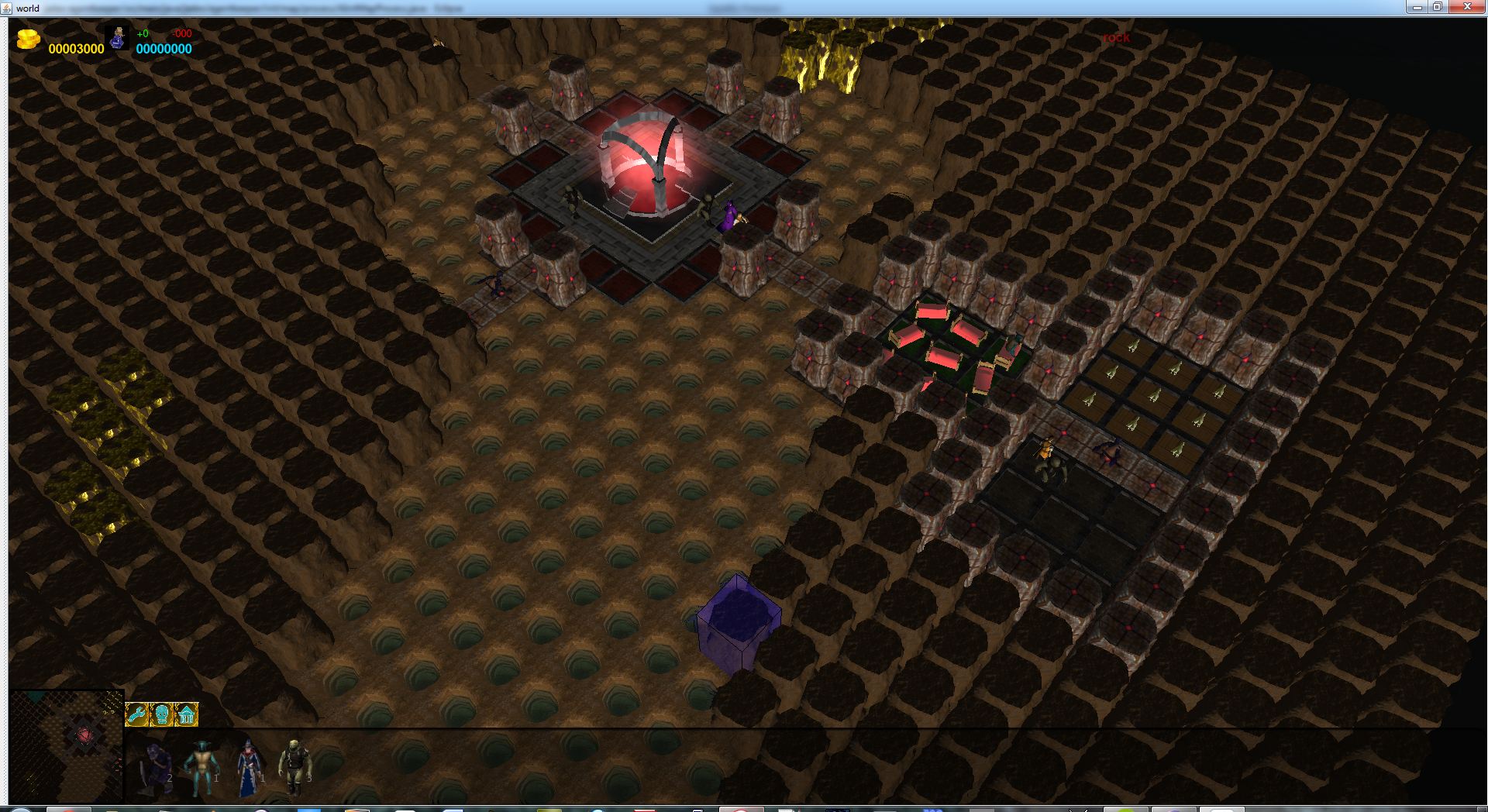
Task: Close the world game window
Action: [1466, 7]
